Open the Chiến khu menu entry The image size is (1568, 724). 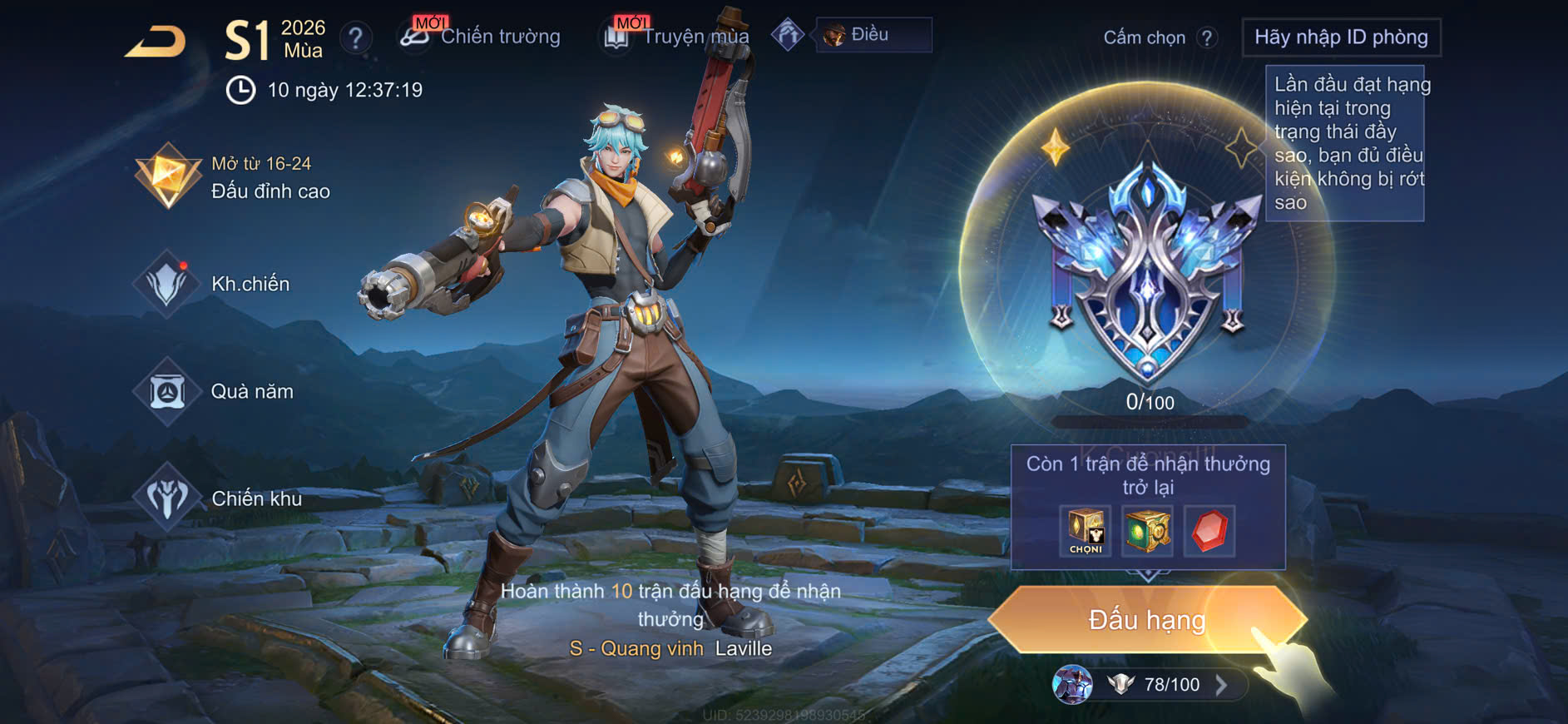click(x=220, y=498)
